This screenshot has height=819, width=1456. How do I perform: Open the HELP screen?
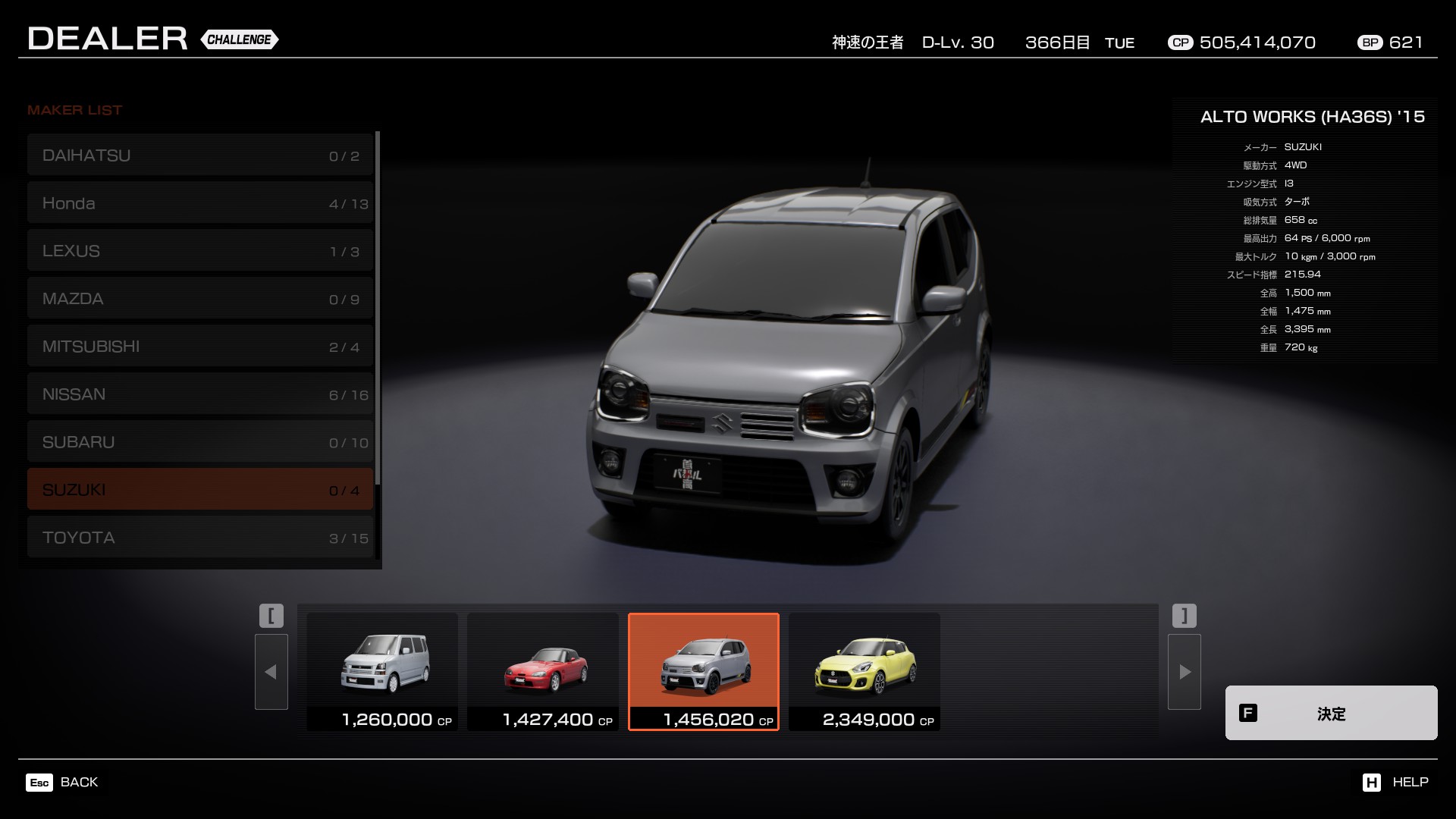[1395, 782]
